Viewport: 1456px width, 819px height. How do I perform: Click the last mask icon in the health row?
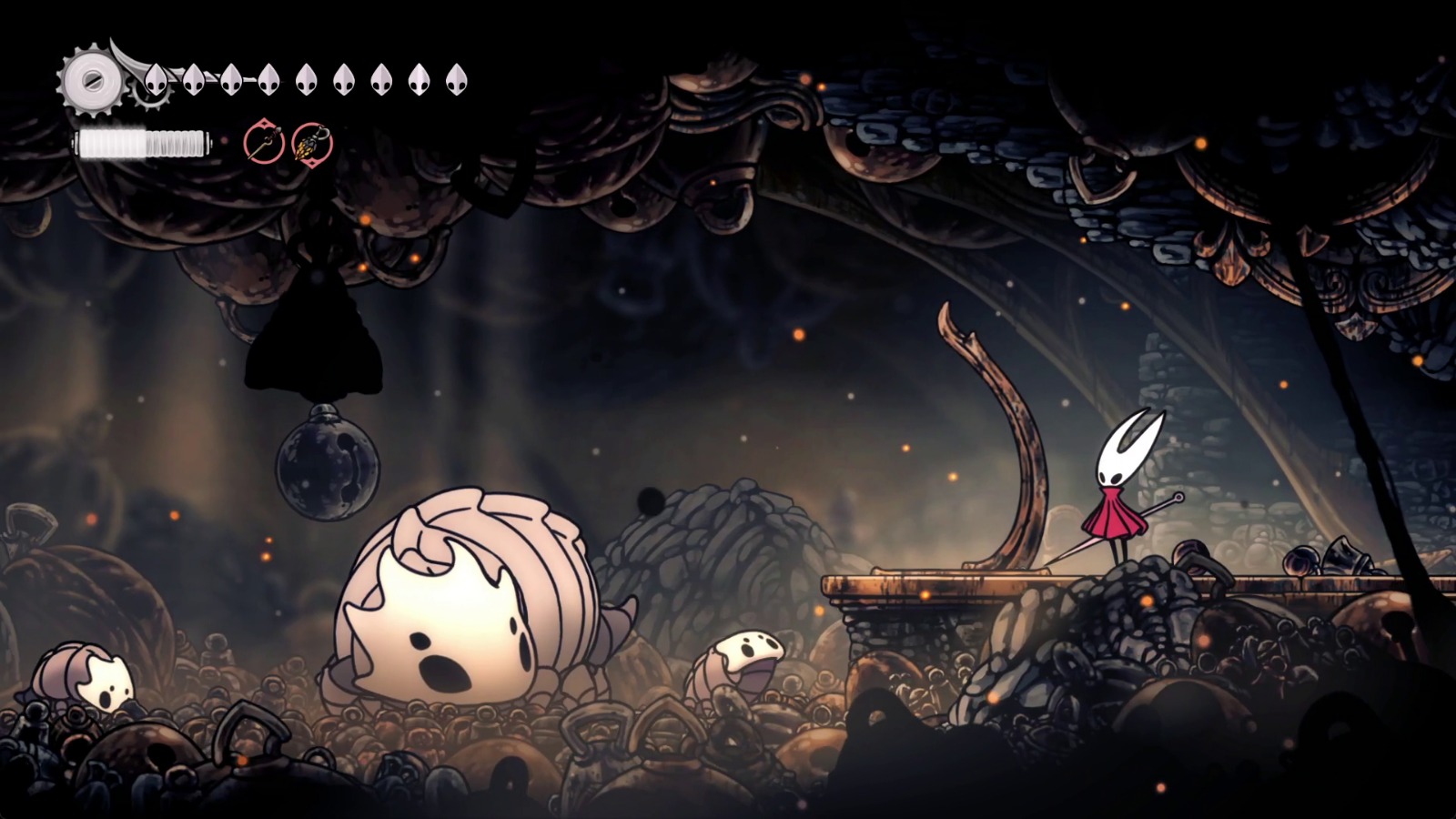coord(456,80)
